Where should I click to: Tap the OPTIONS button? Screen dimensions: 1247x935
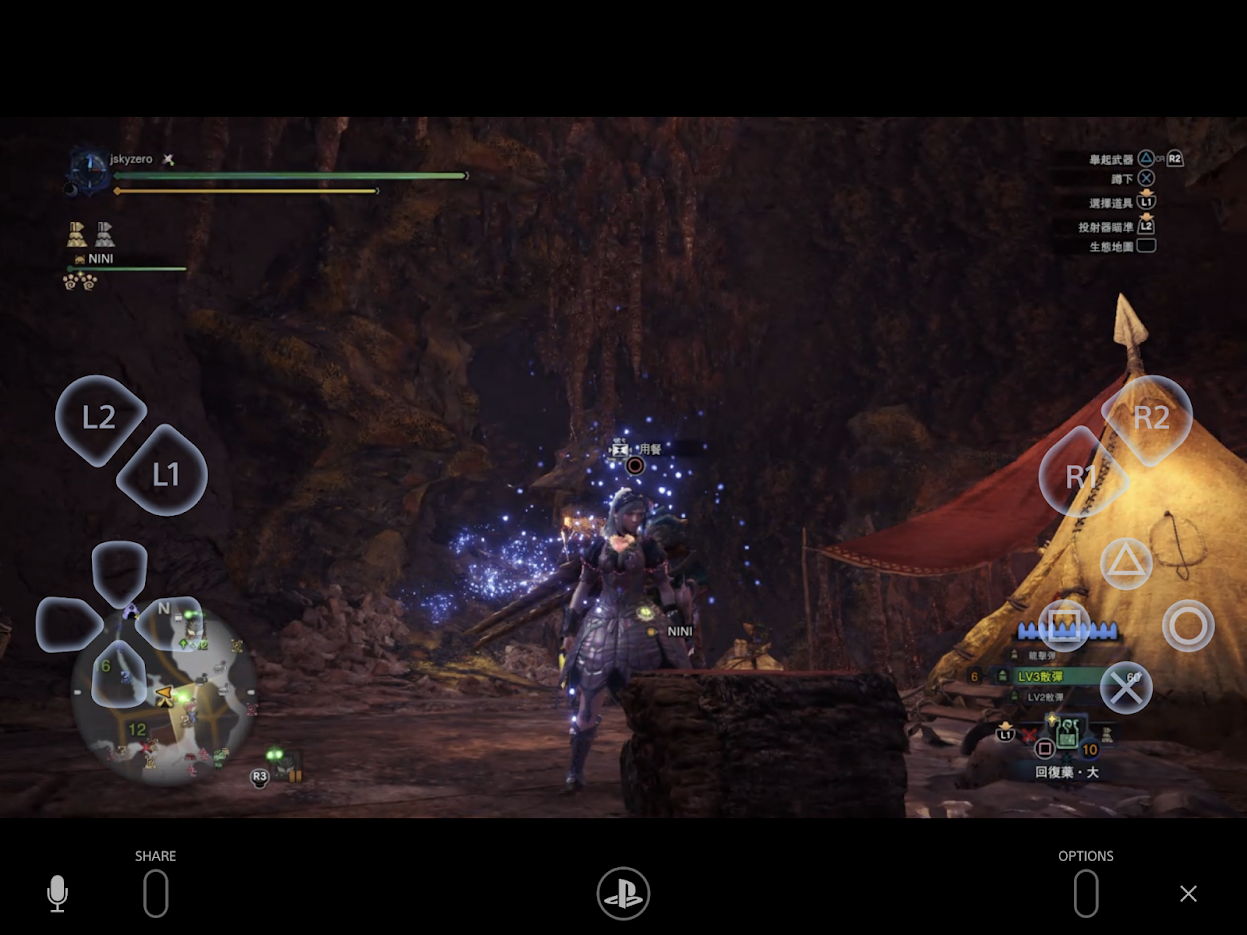(x=1086, y=892)
